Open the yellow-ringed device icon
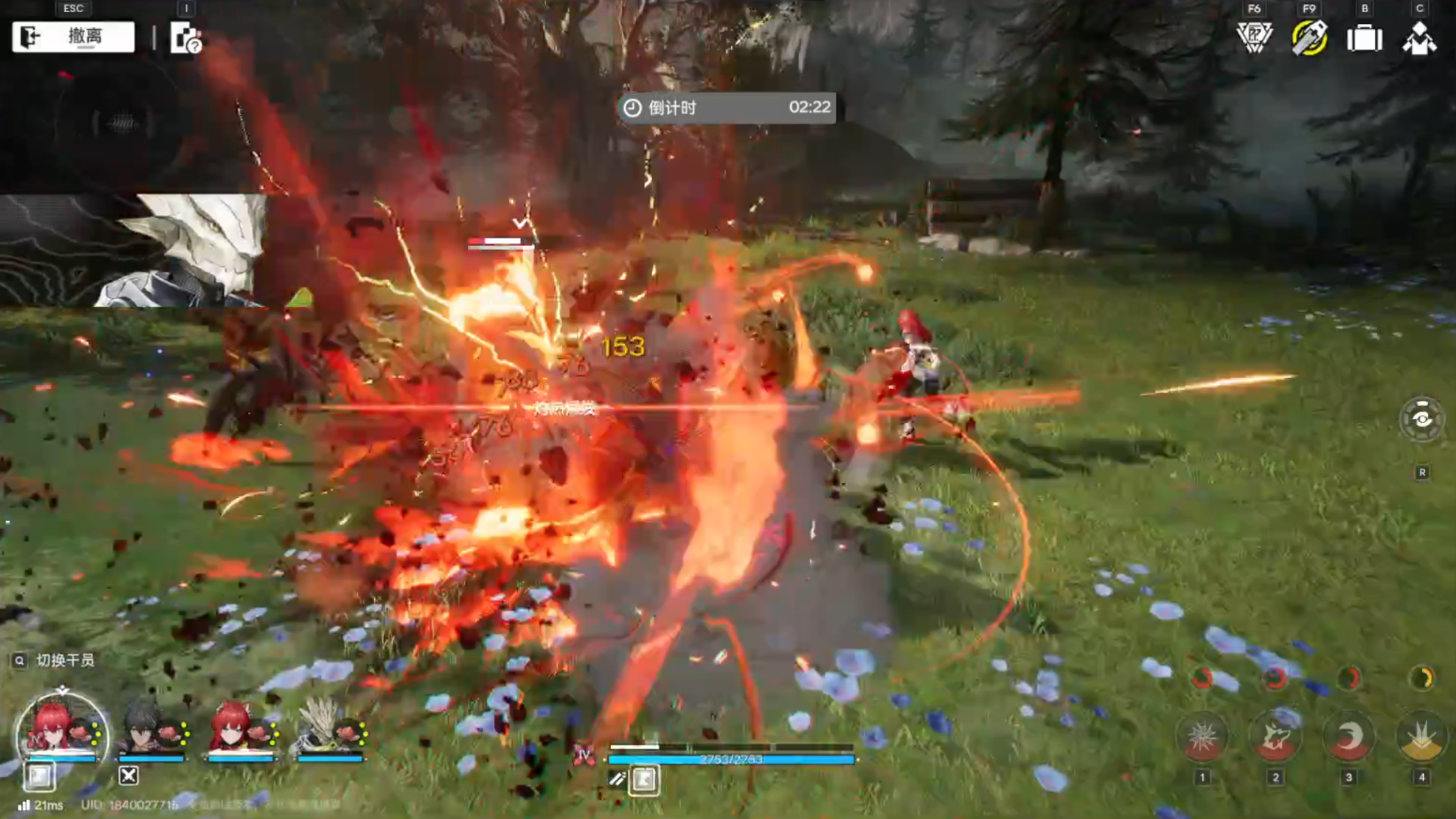Screen dimensions: 1456x819 tap(1309, 38)
